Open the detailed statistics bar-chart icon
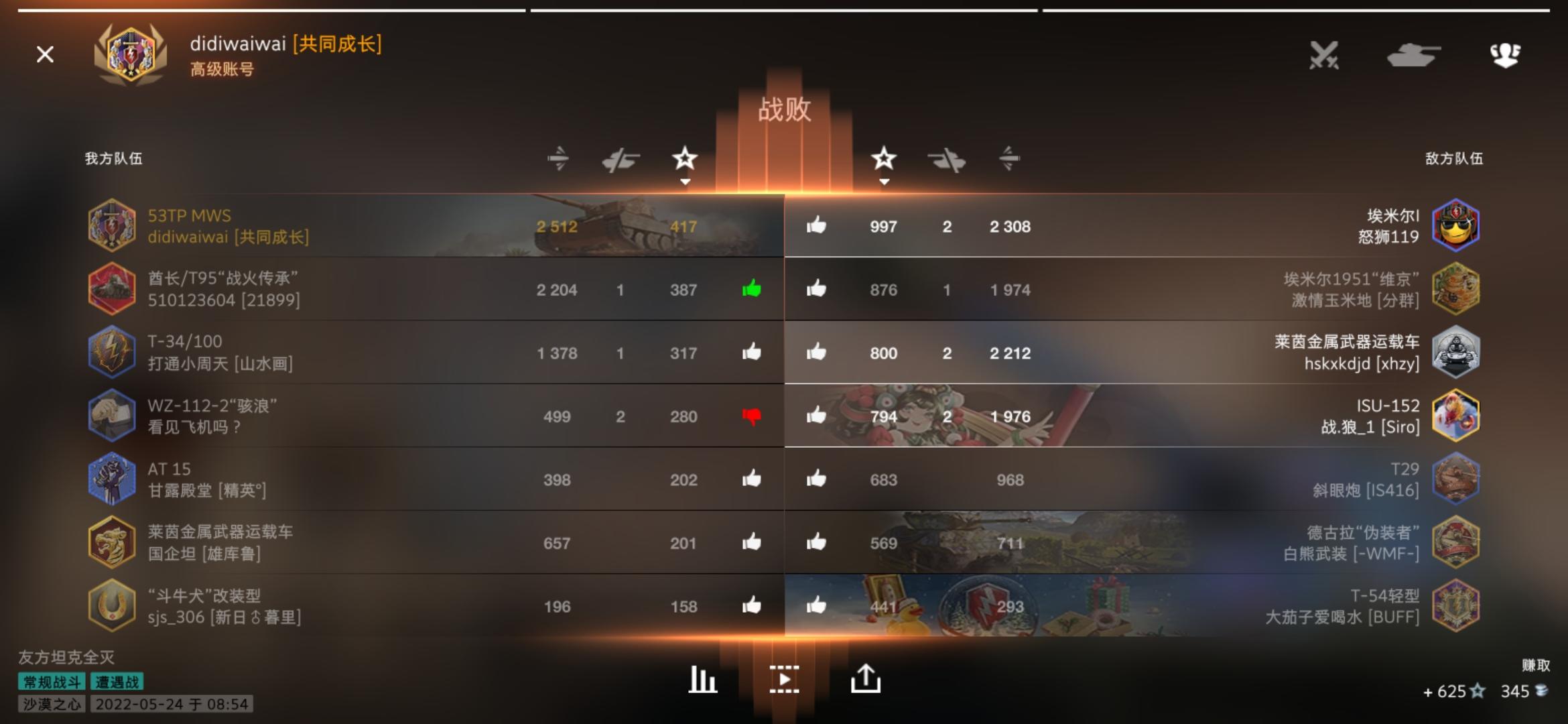This screenshot has height=724, width=1568. pyautogui.click(x=701, y=678)
